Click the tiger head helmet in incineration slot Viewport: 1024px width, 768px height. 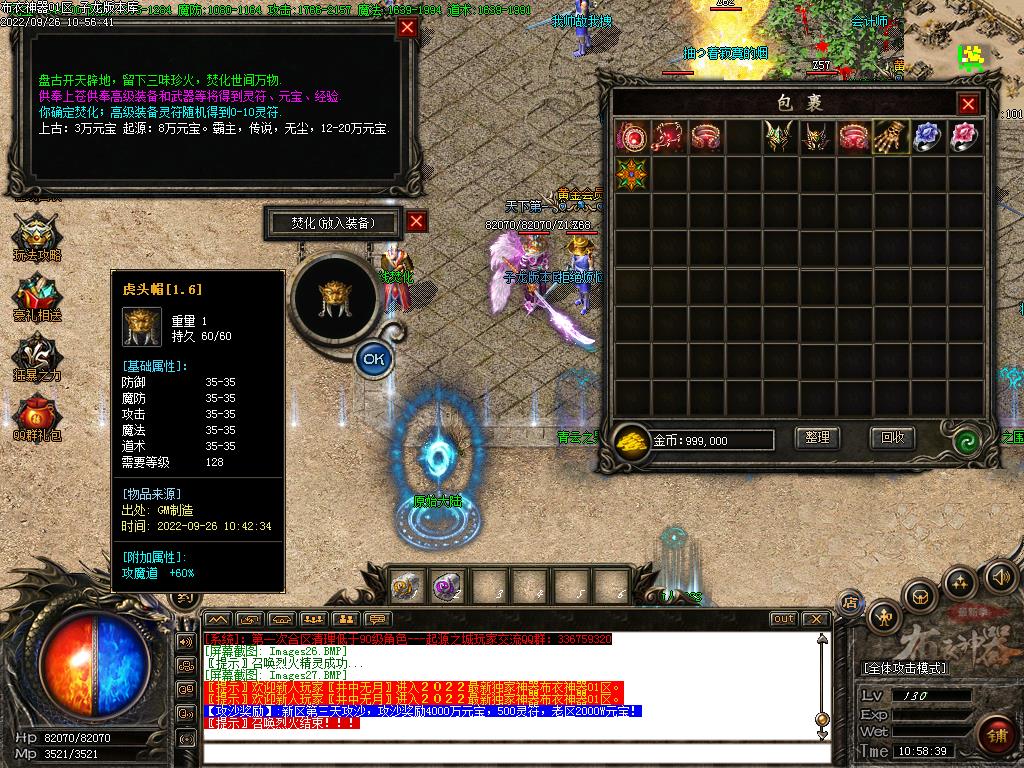point(334,297)
